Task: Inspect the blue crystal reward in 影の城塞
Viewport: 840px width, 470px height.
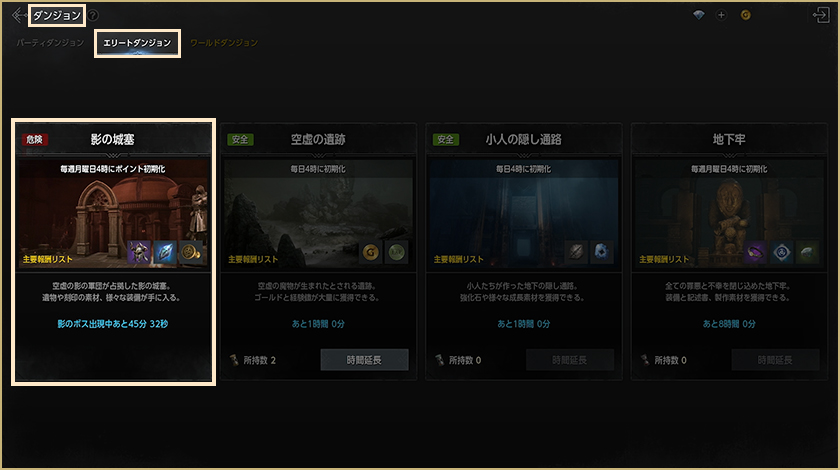Action: coord(166,253)
